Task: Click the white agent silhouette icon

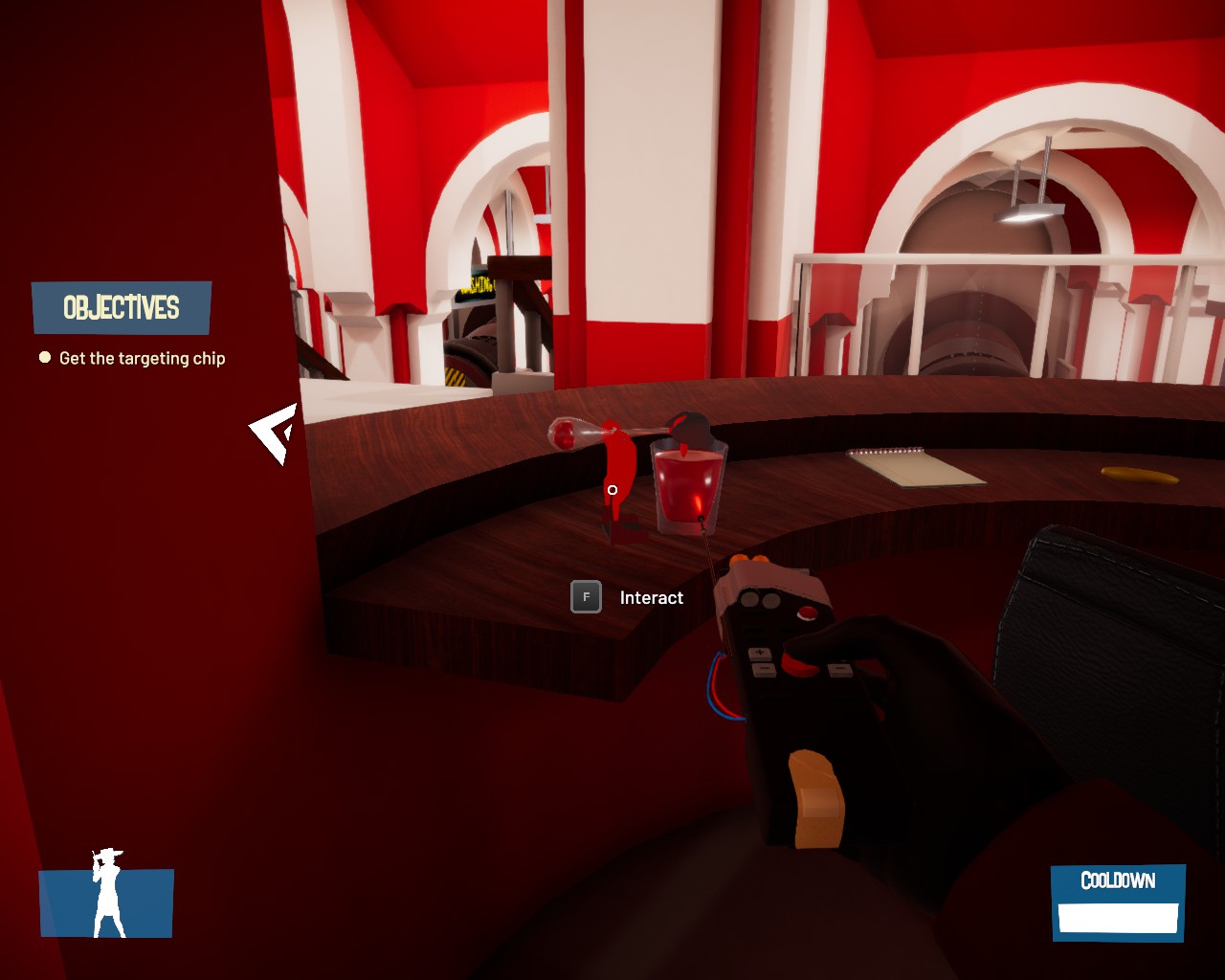Action: pos(107,893)
